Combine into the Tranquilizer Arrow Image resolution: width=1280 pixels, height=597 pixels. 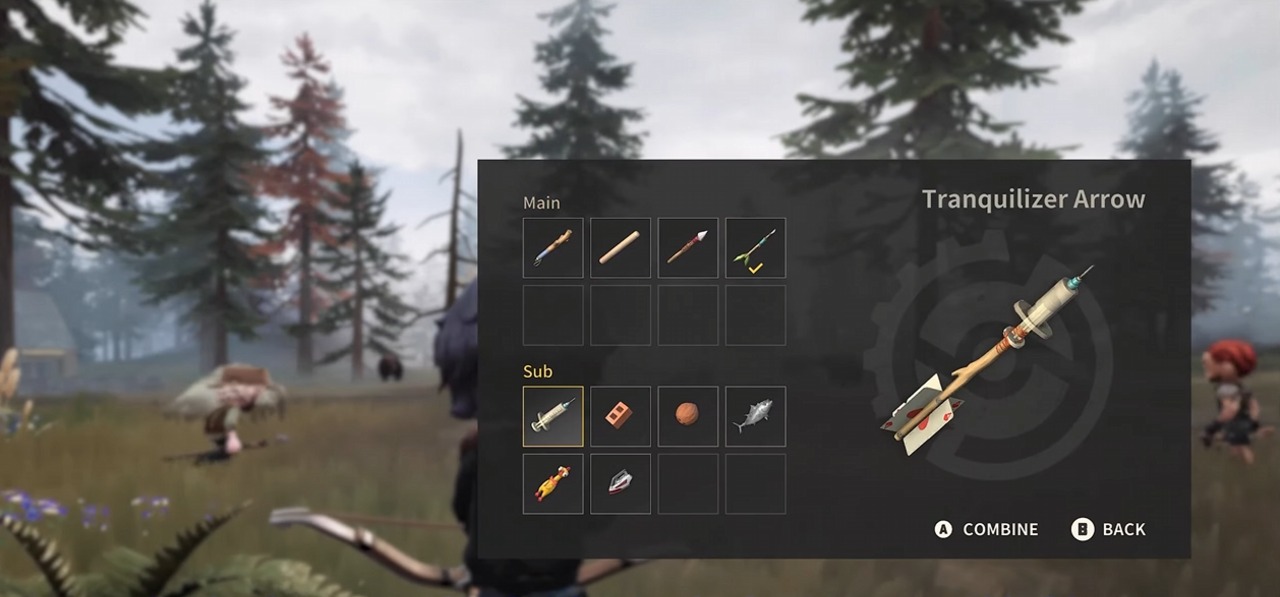point(987,530)
